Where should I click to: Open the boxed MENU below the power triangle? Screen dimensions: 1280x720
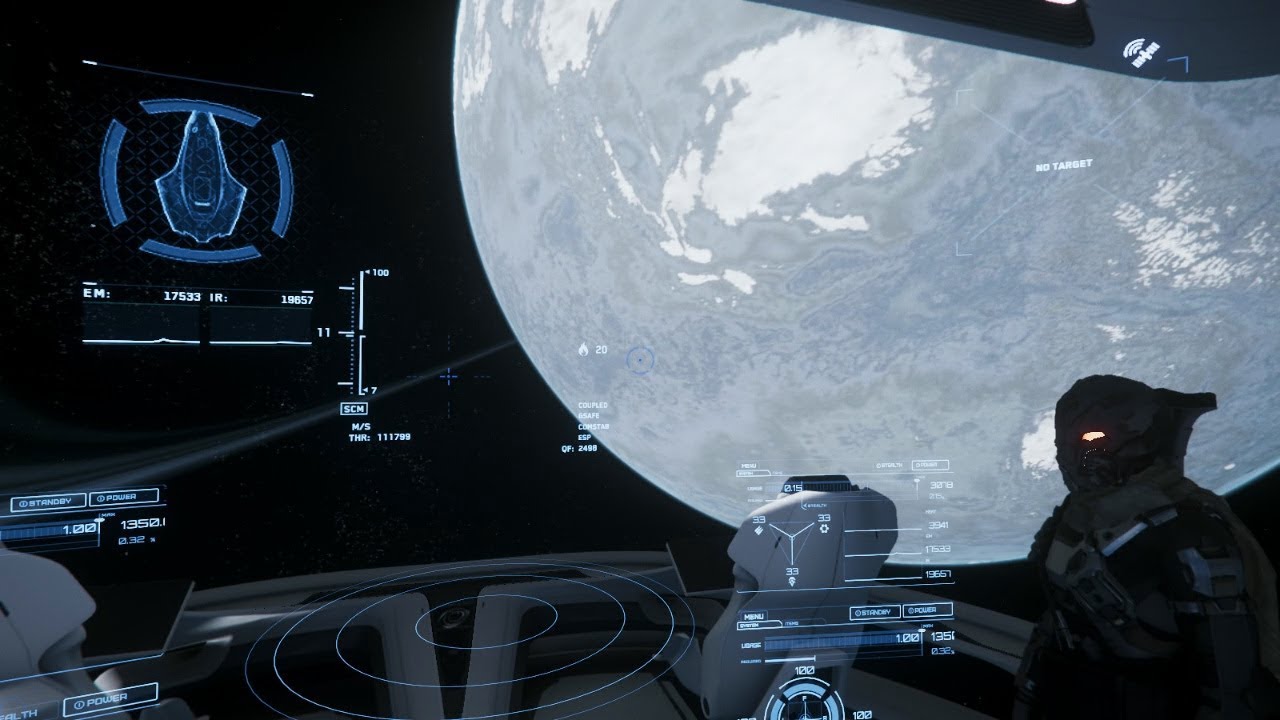click(x=752, y=617)
